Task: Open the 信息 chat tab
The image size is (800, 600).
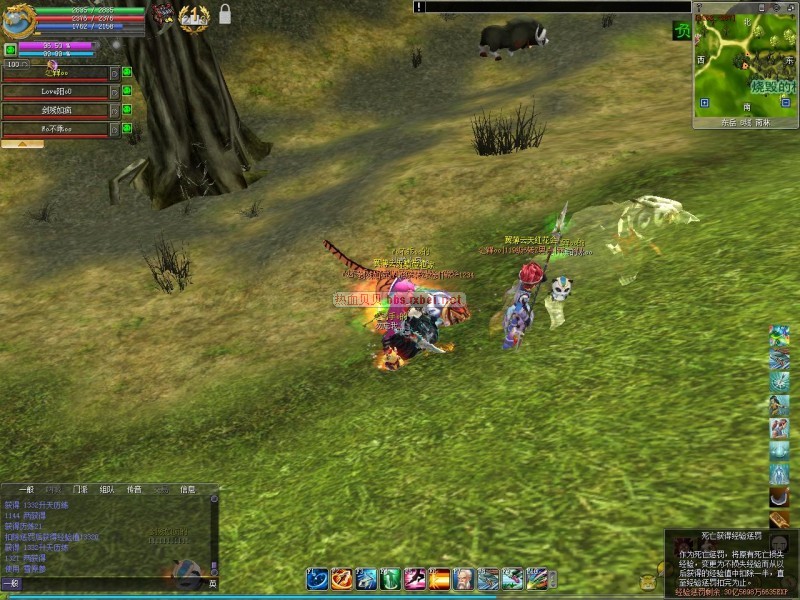Action: click(x=188, y=490)
